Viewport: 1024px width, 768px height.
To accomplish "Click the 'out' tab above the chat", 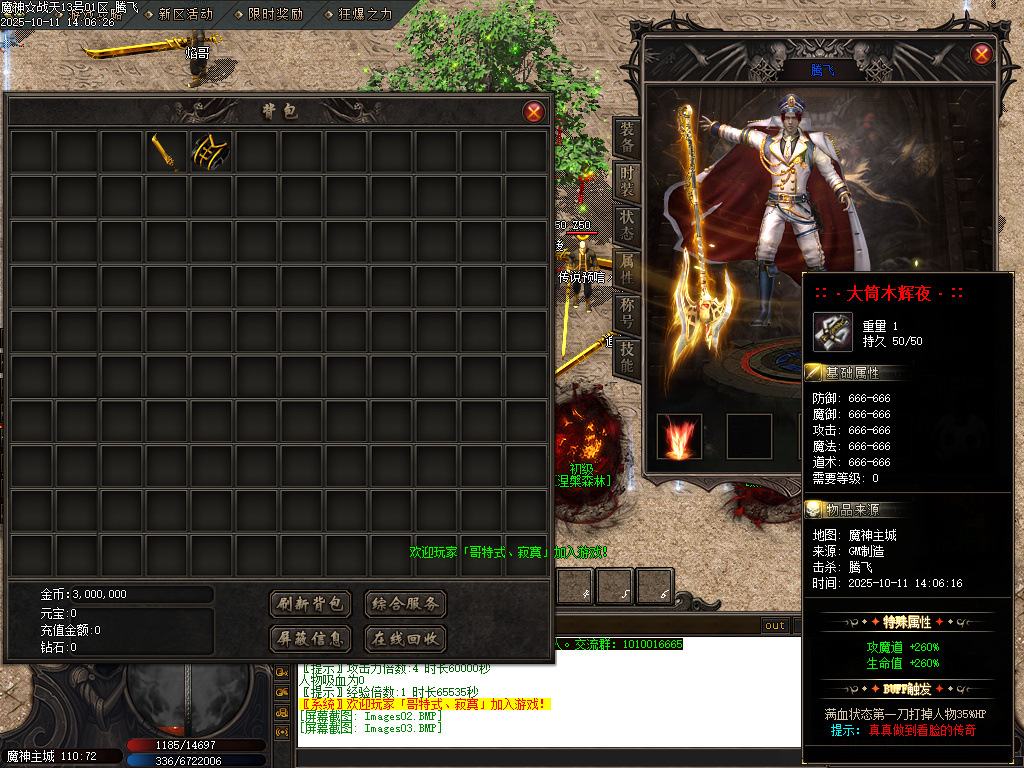I will click(775, 626).
